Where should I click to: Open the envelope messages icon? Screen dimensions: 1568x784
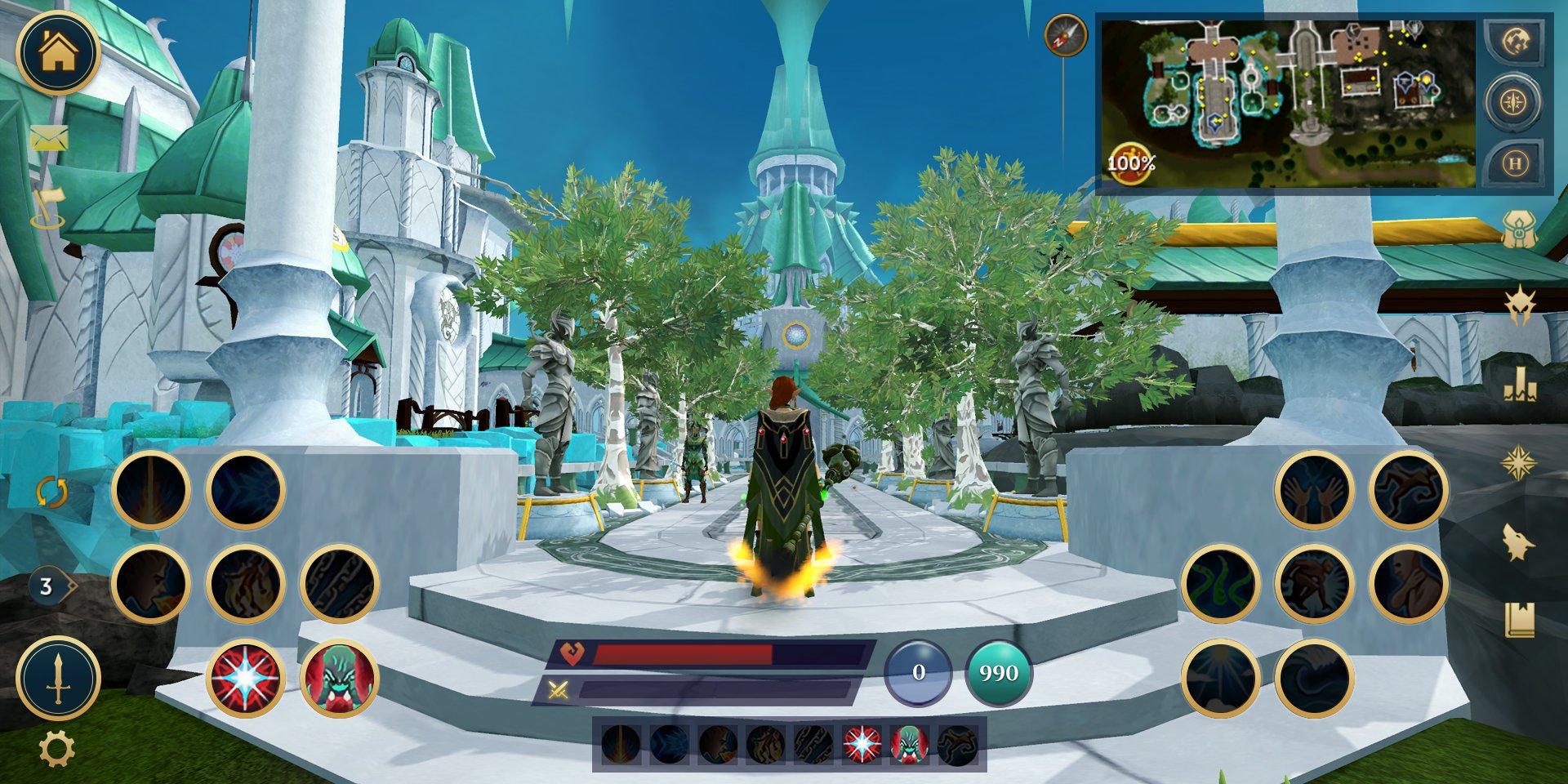pos(49,137)
